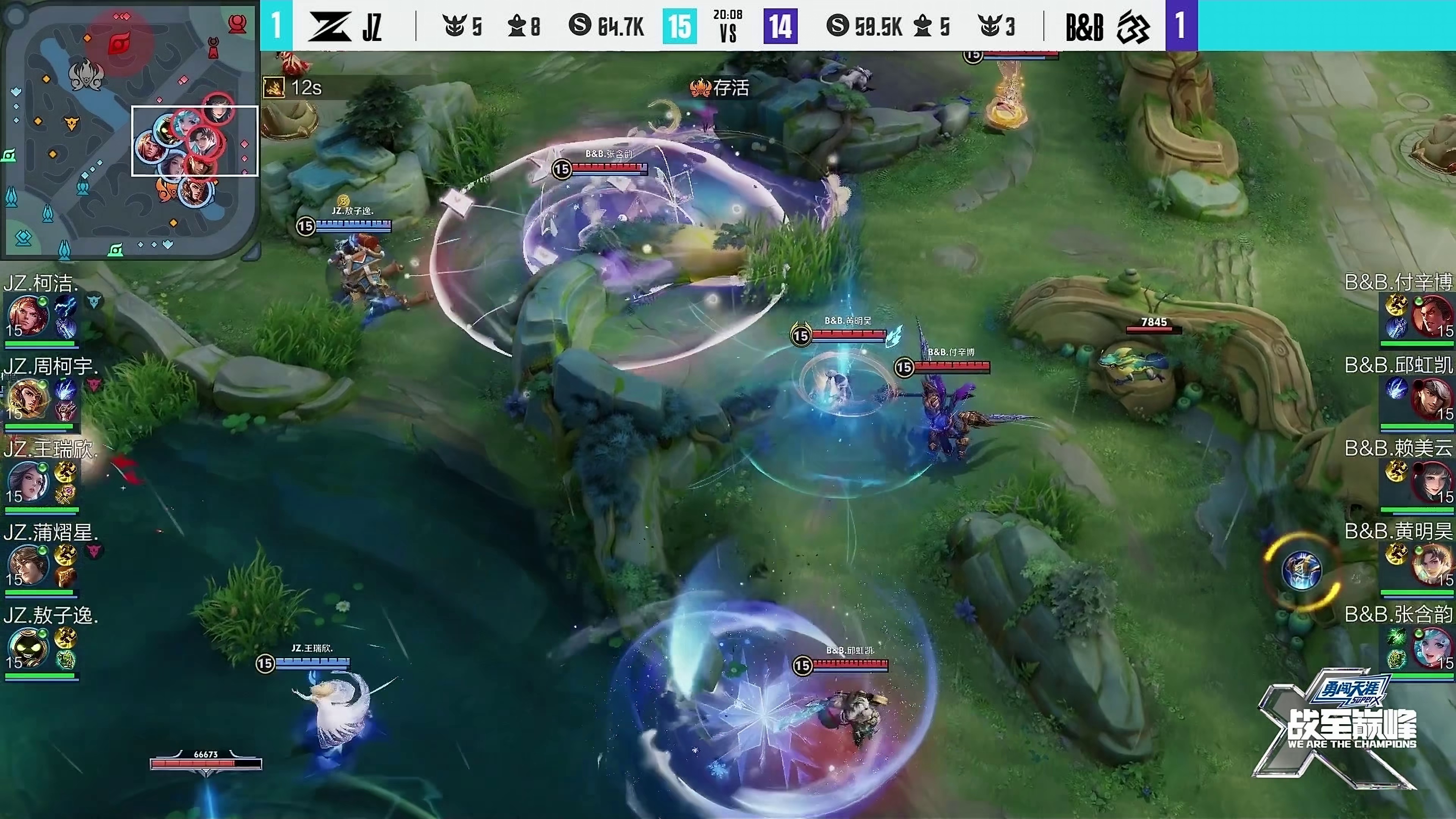Pick JZ.蒲熠星's hero portrait
This screenshot has height=819, width=1456.
[27, 563]
